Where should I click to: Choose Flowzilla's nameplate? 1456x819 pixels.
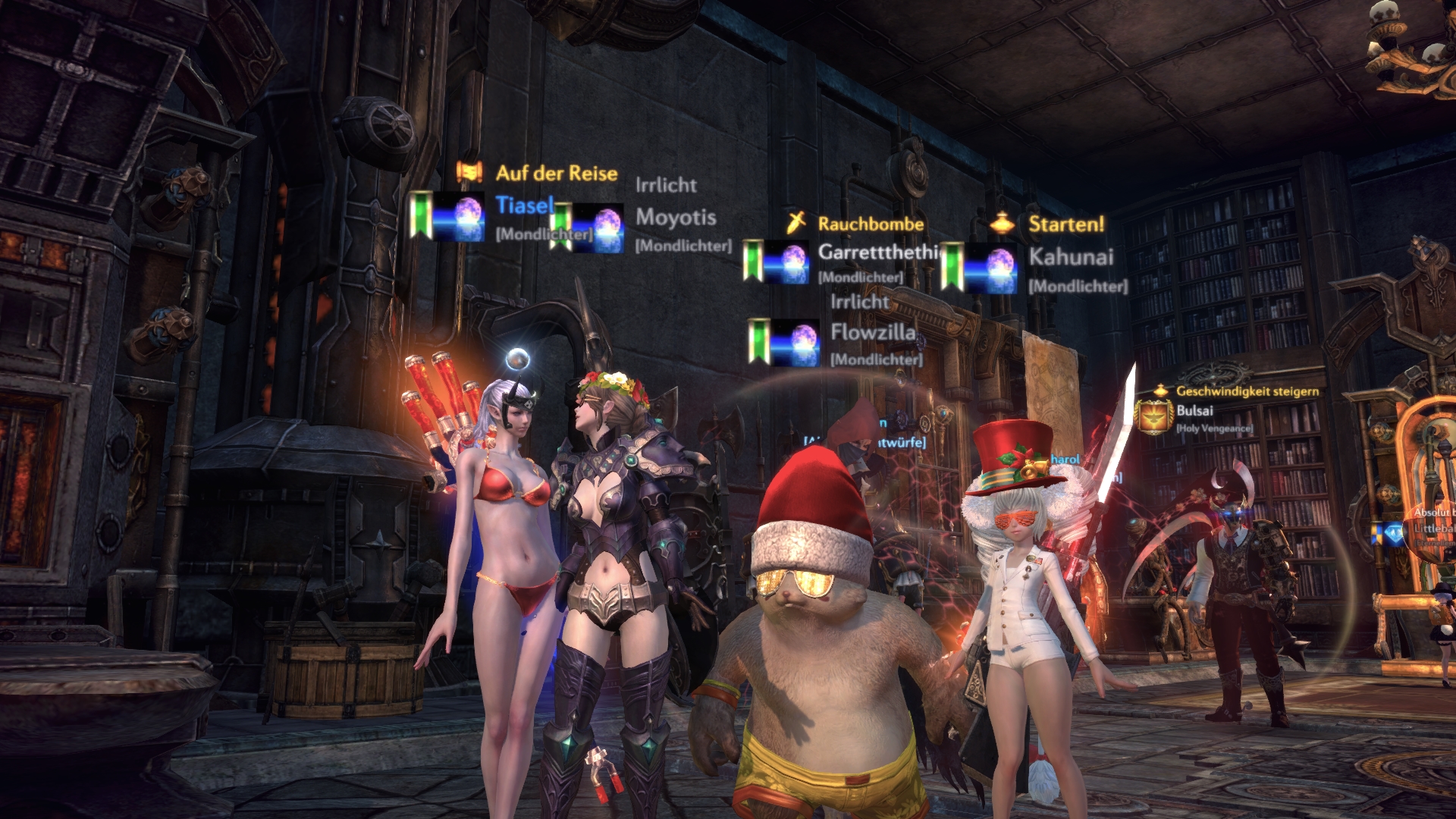coord(872,332)
